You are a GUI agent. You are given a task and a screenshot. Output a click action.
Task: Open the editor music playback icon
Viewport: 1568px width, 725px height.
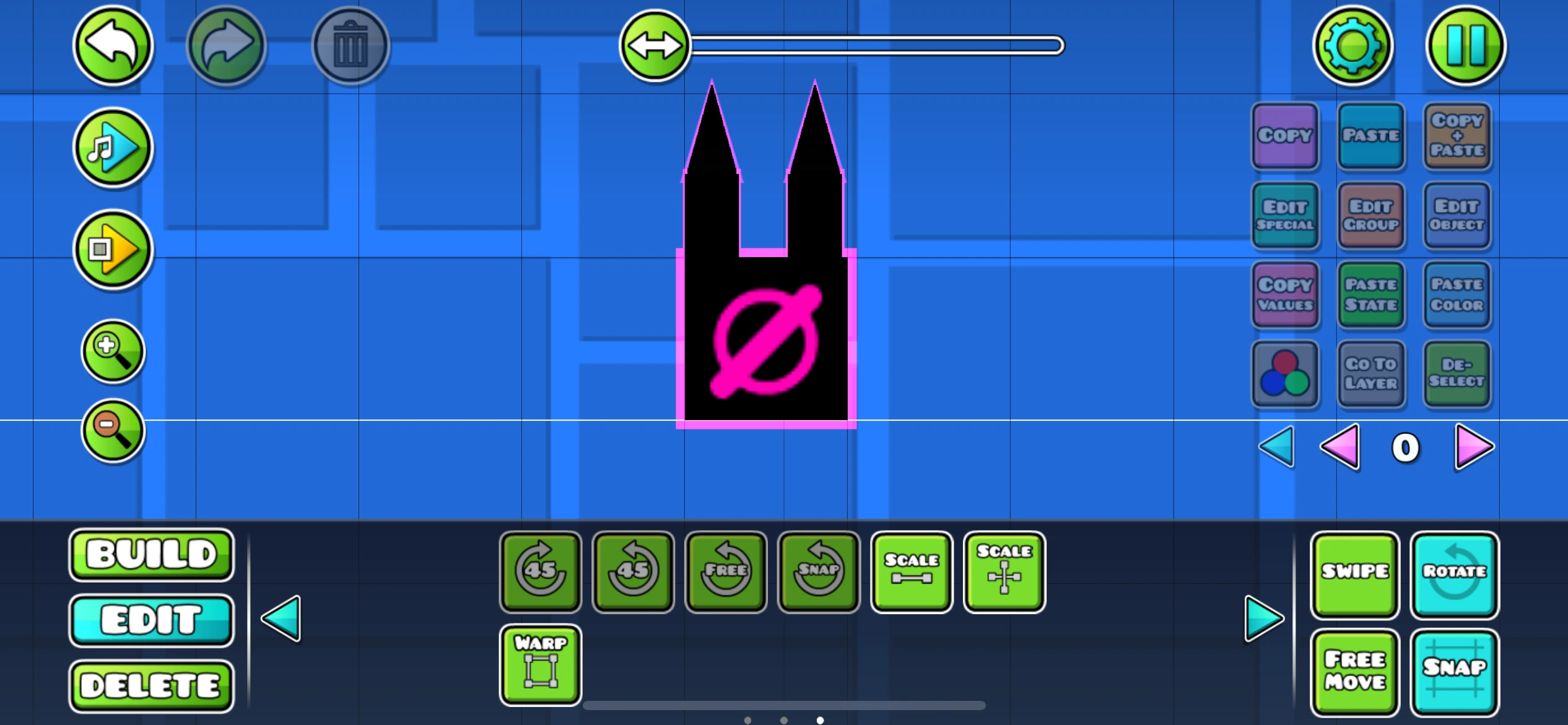(x=112, y=147)
